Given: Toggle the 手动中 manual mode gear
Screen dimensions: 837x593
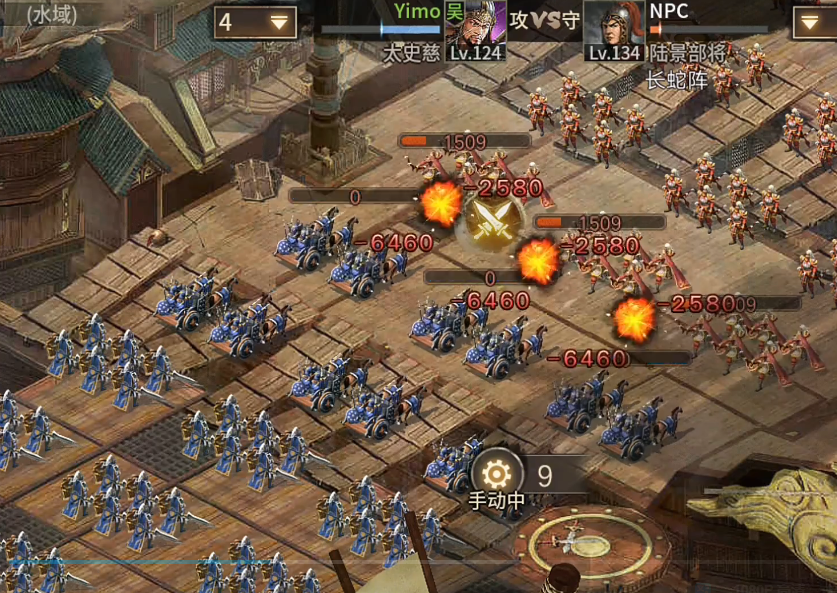Looking at the screenshot, I should [x=497, y=473].
